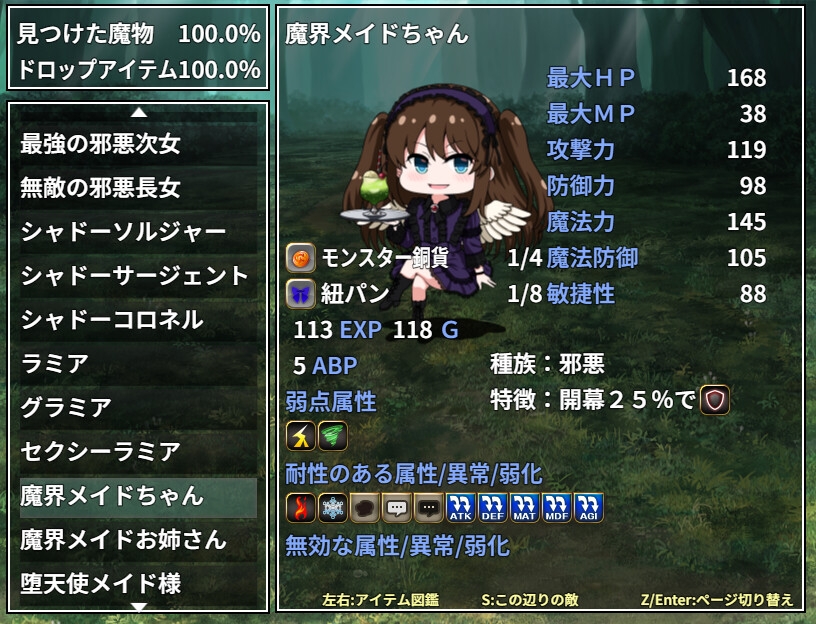Select 魔界メイドお姉さん in the list
This screenshot has width=816, height=624.
(138, 540)
